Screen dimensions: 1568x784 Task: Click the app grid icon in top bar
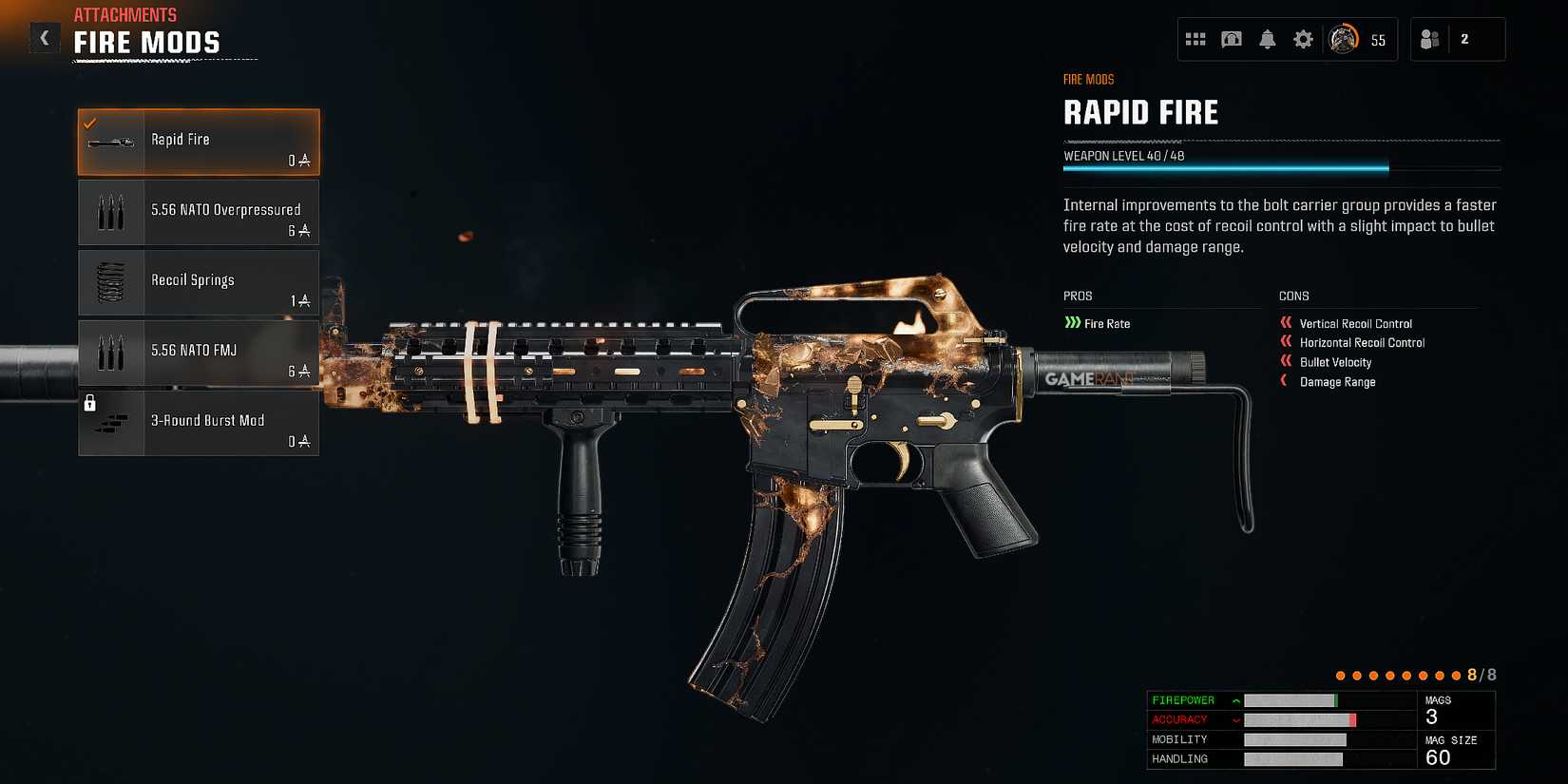(1196, 39)
